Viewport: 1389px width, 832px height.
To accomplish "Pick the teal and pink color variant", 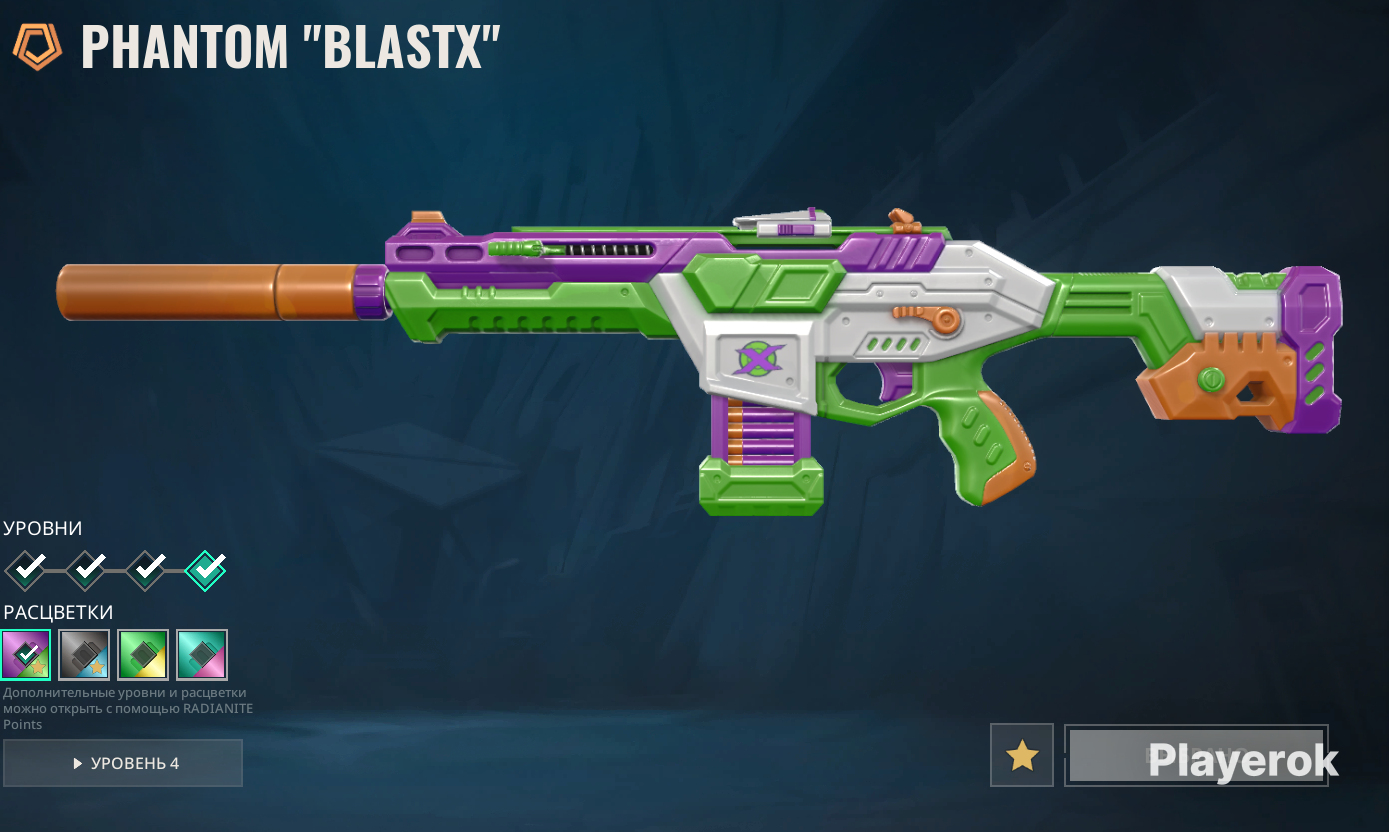I will point(202,655).
